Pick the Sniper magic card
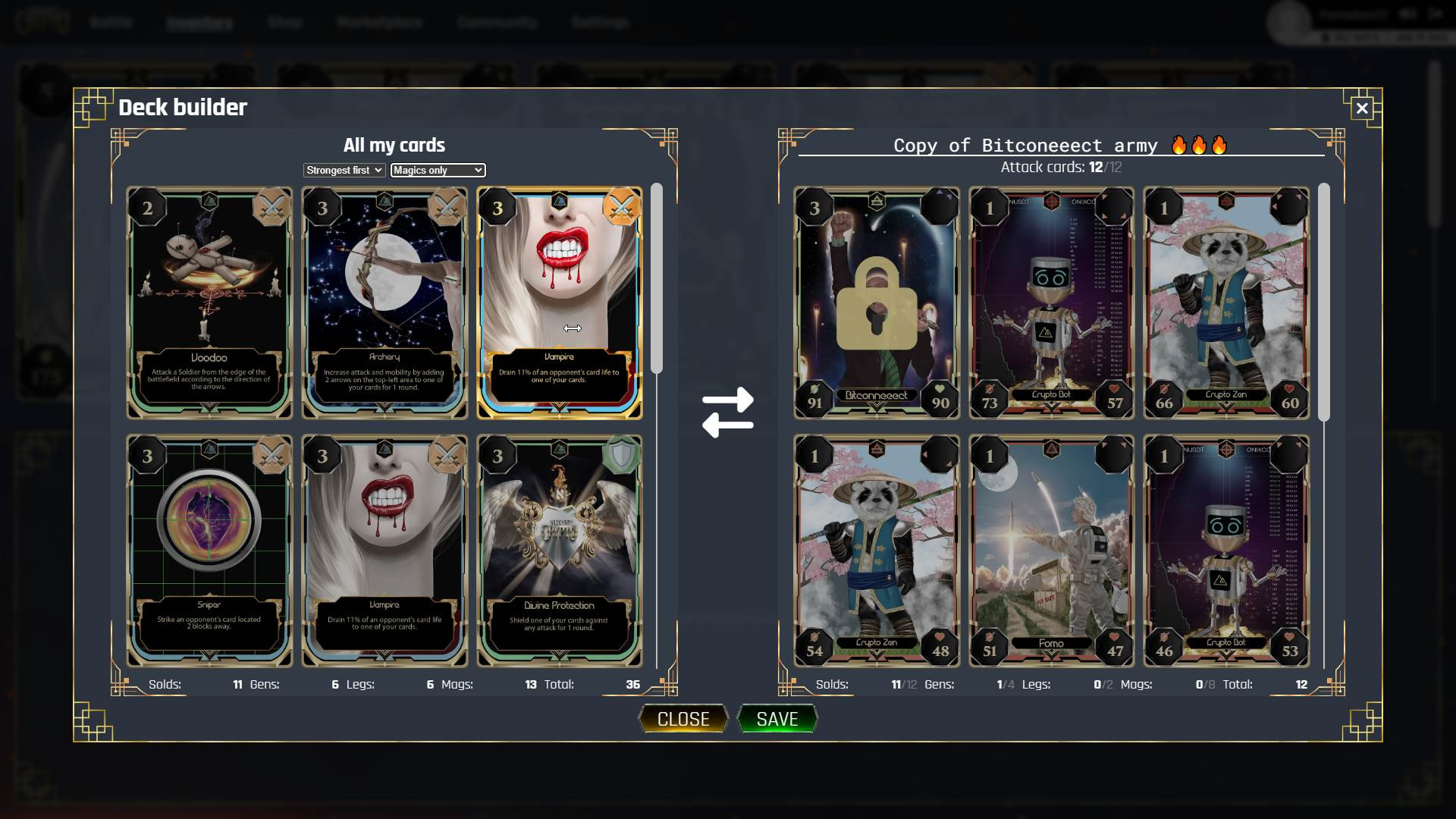The image size is (1456, 819). point(209,551)
